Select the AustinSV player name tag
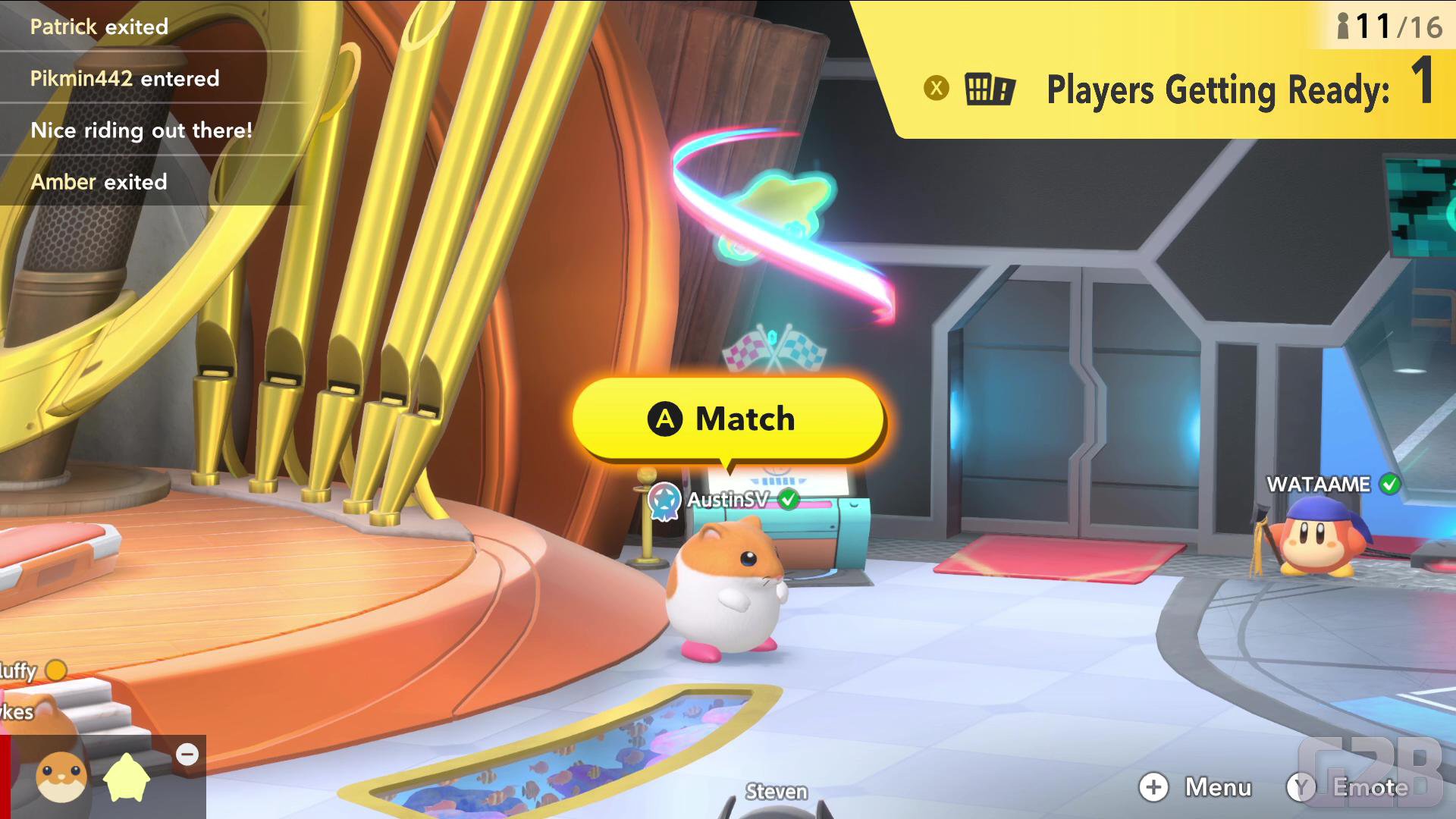This screenshot has height=819, width=1456. click(x=726, y=500)
